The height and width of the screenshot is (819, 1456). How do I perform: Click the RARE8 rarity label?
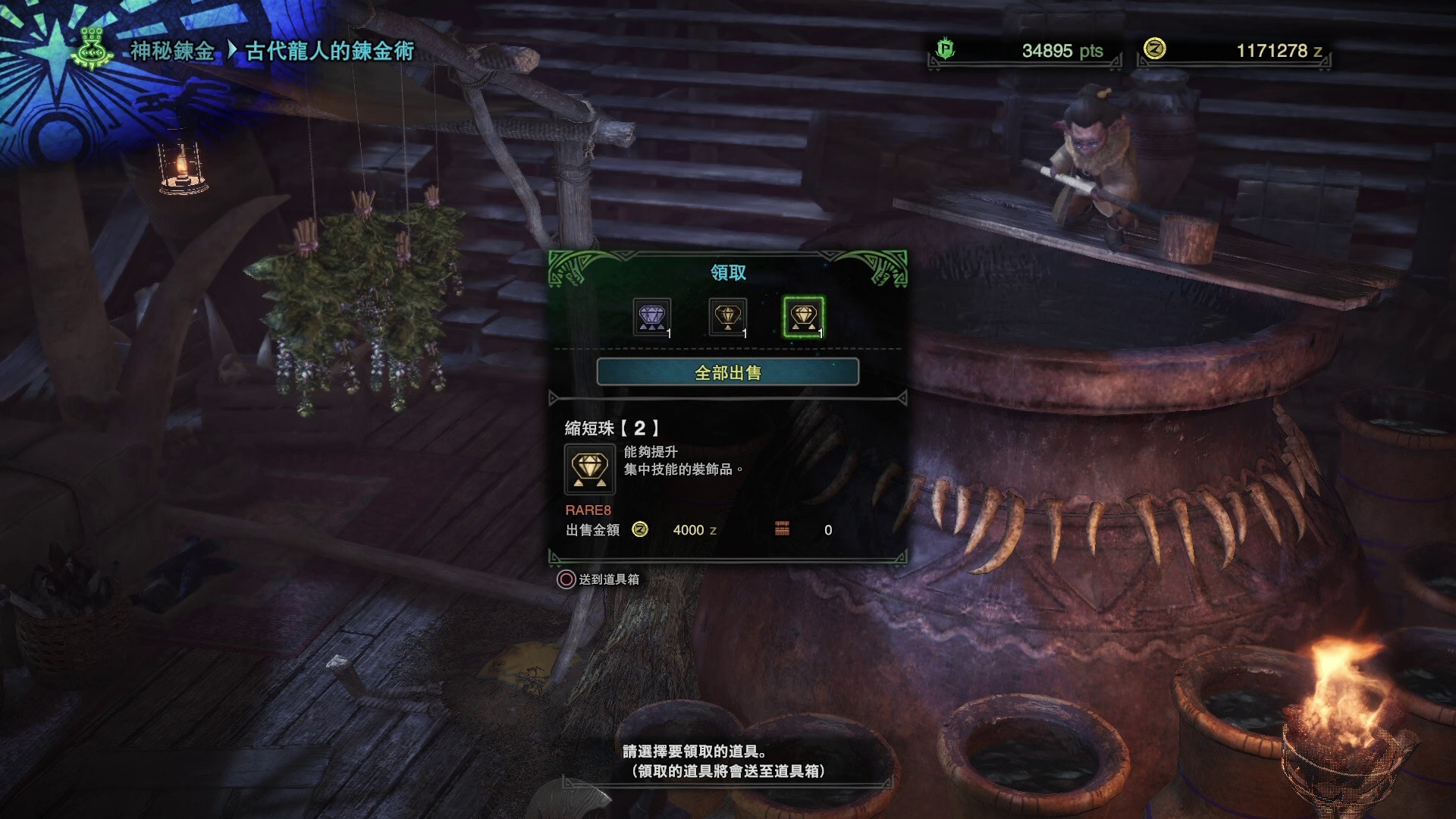(x=588, y=510)
